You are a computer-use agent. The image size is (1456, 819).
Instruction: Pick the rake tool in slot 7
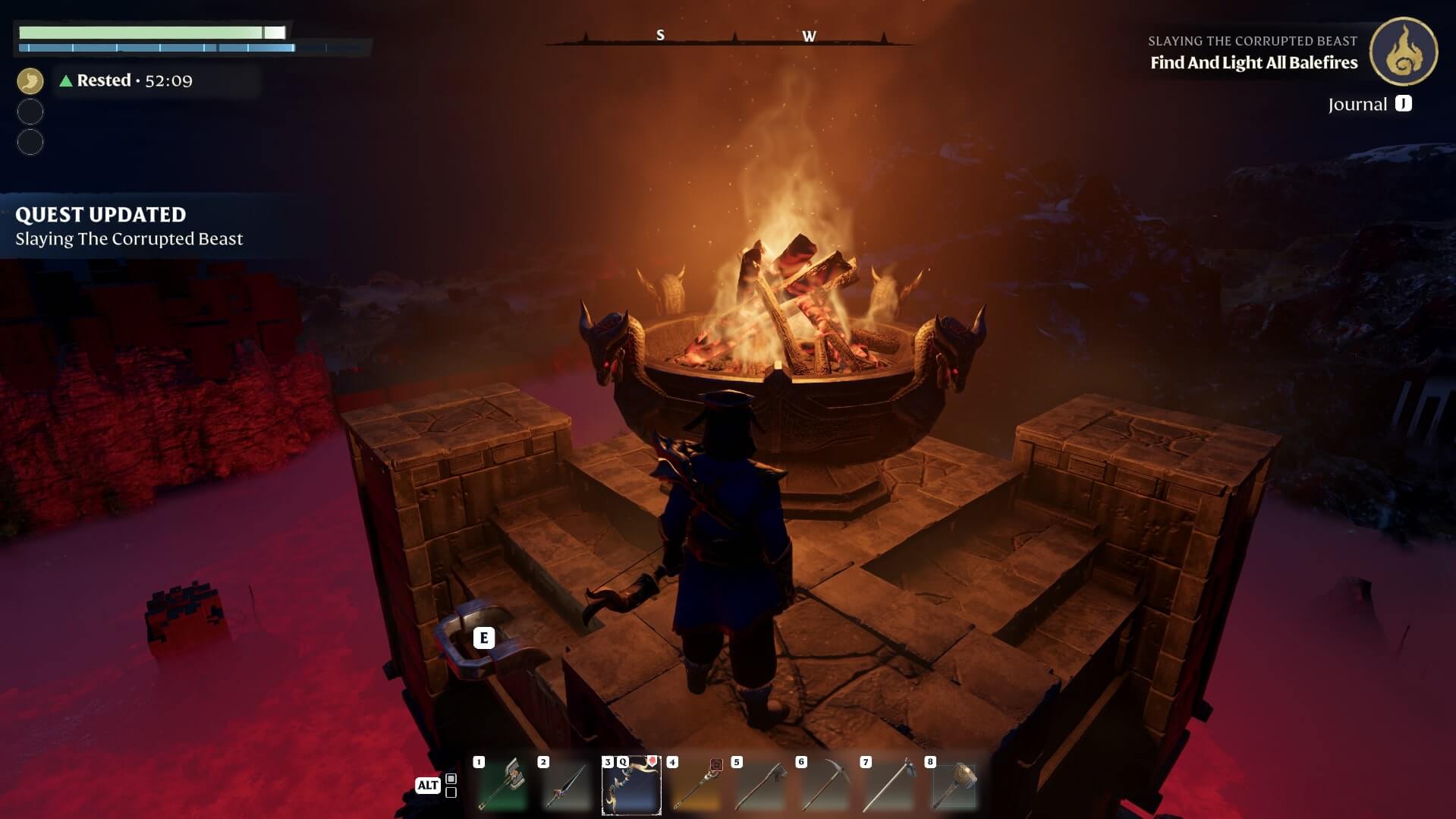(889, 786)
